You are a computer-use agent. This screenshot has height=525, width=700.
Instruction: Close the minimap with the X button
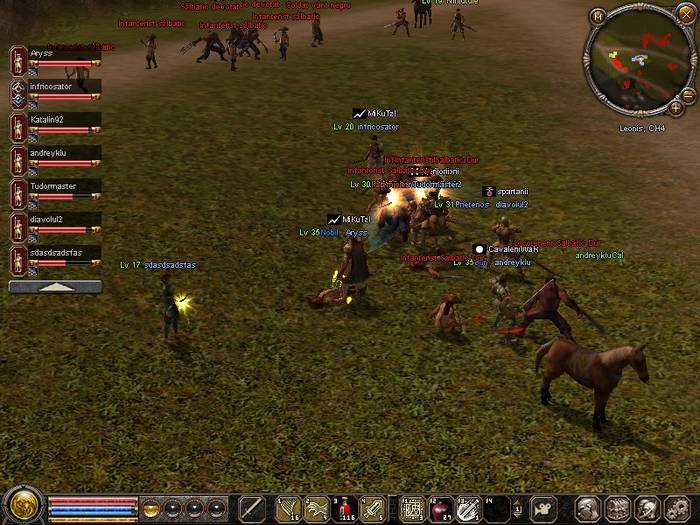[685, 15]
